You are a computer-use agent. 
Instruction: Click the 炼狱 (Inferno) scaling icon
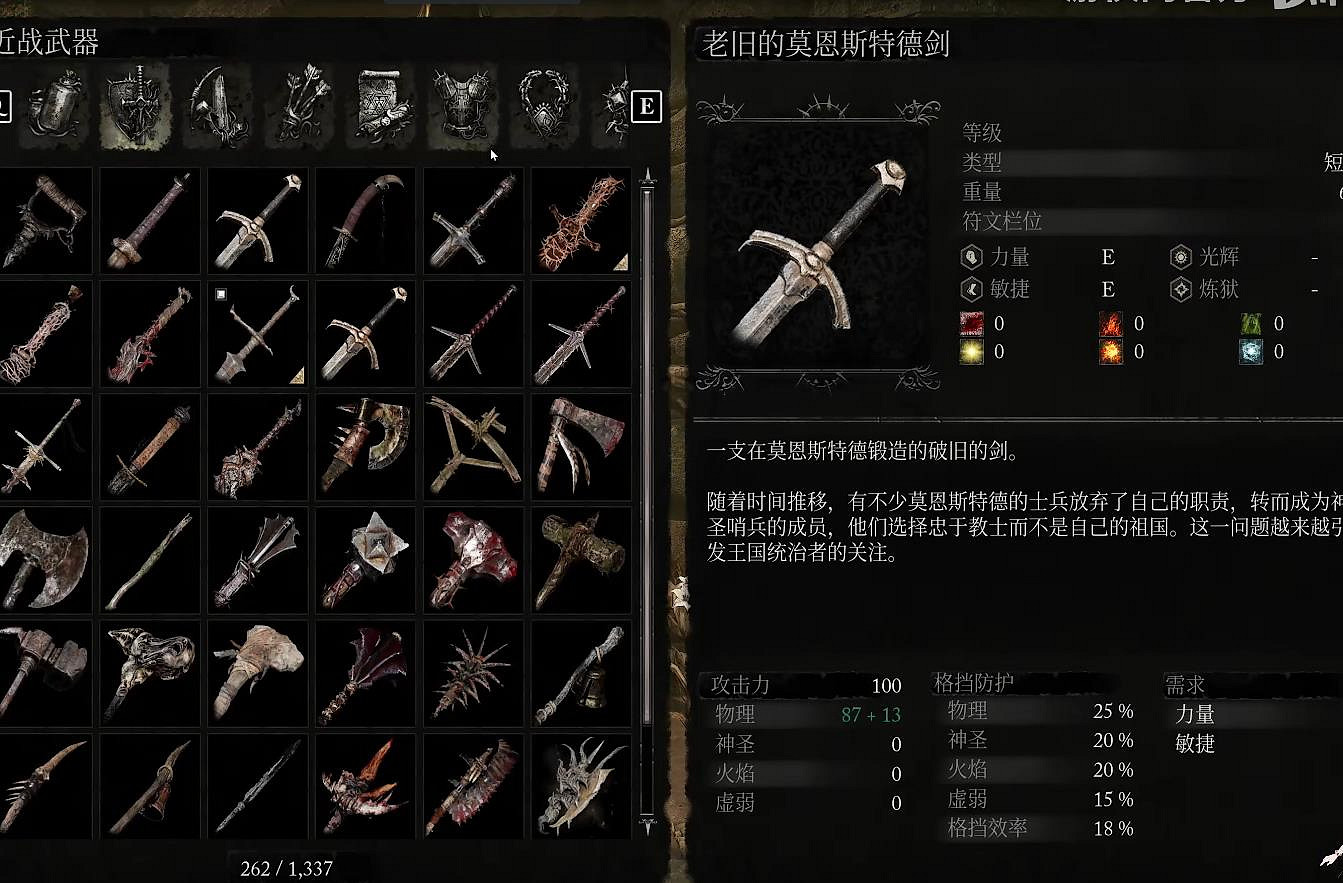coord(1180,289)
